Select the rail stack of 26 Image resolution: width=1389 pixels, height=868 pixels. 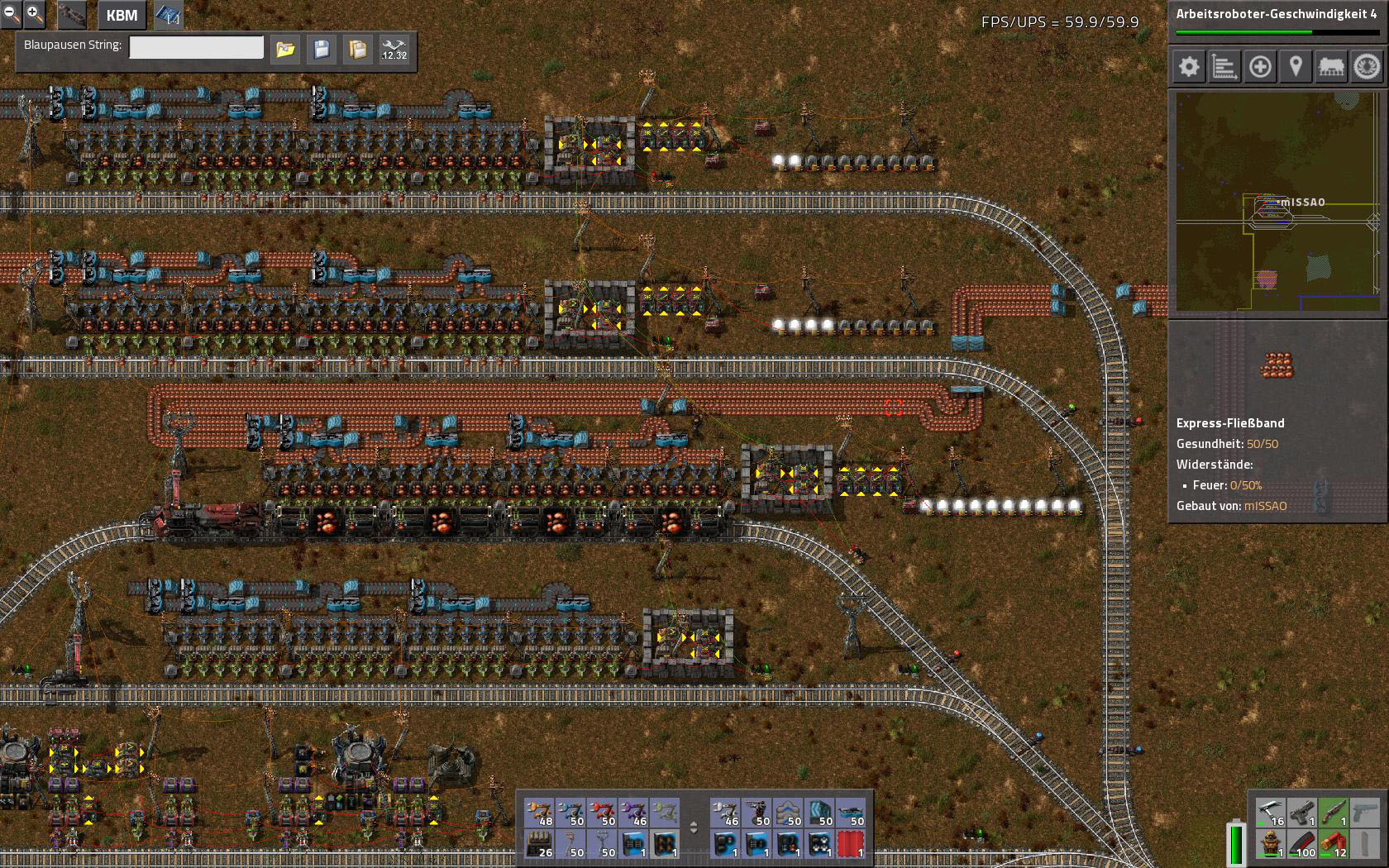540,844
